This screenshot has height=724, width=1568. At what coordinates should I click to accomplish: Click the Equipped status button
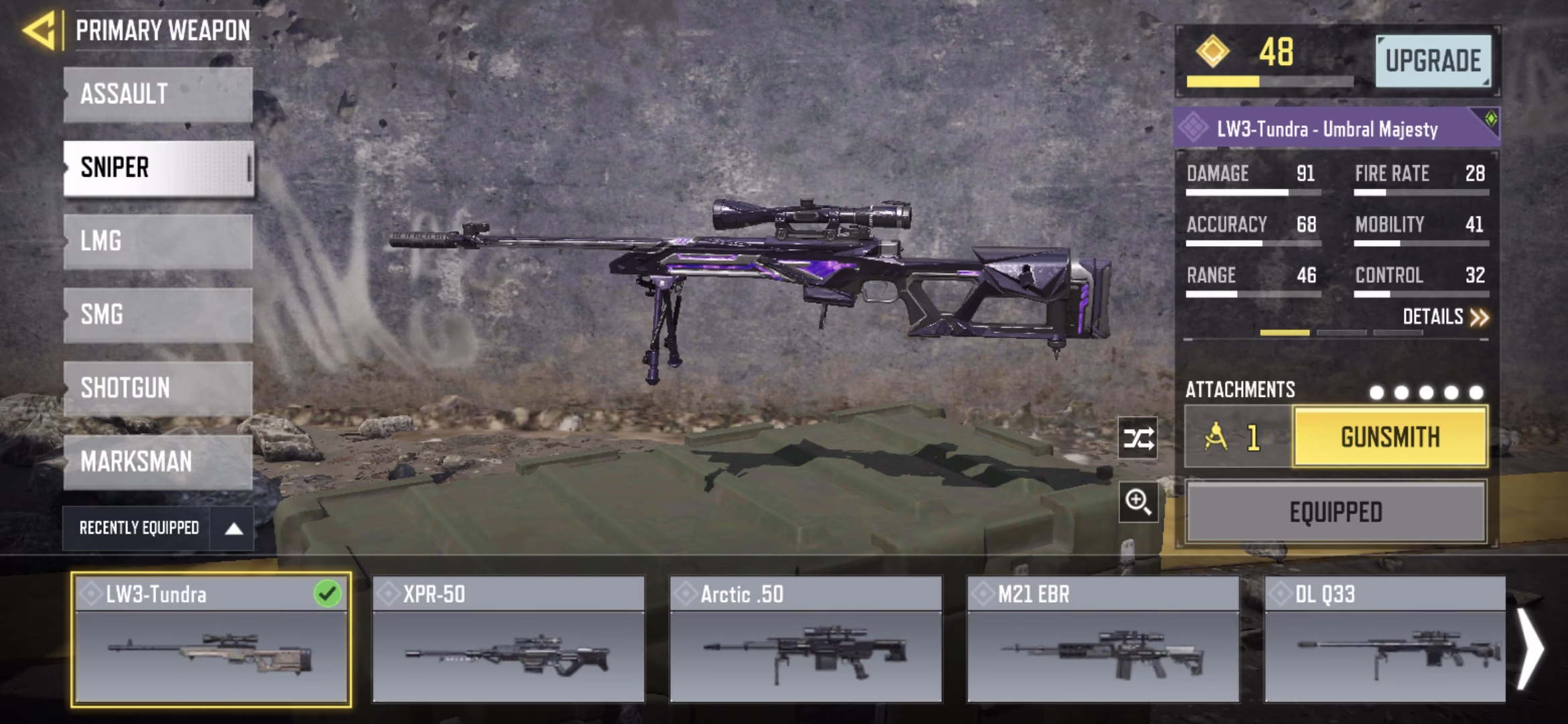(1335, 512)
